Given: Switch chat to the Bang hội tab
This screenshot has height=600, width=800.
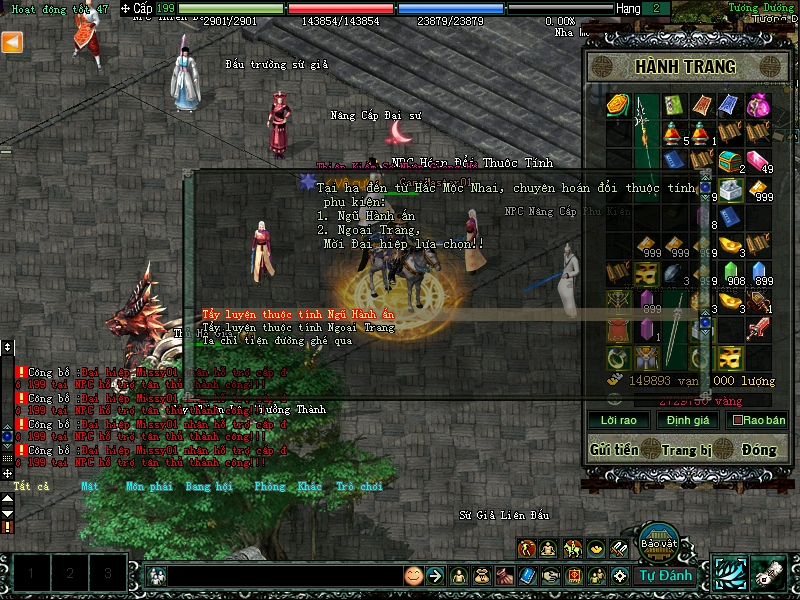Looking at the screenshot, I should tap(208, 486).
